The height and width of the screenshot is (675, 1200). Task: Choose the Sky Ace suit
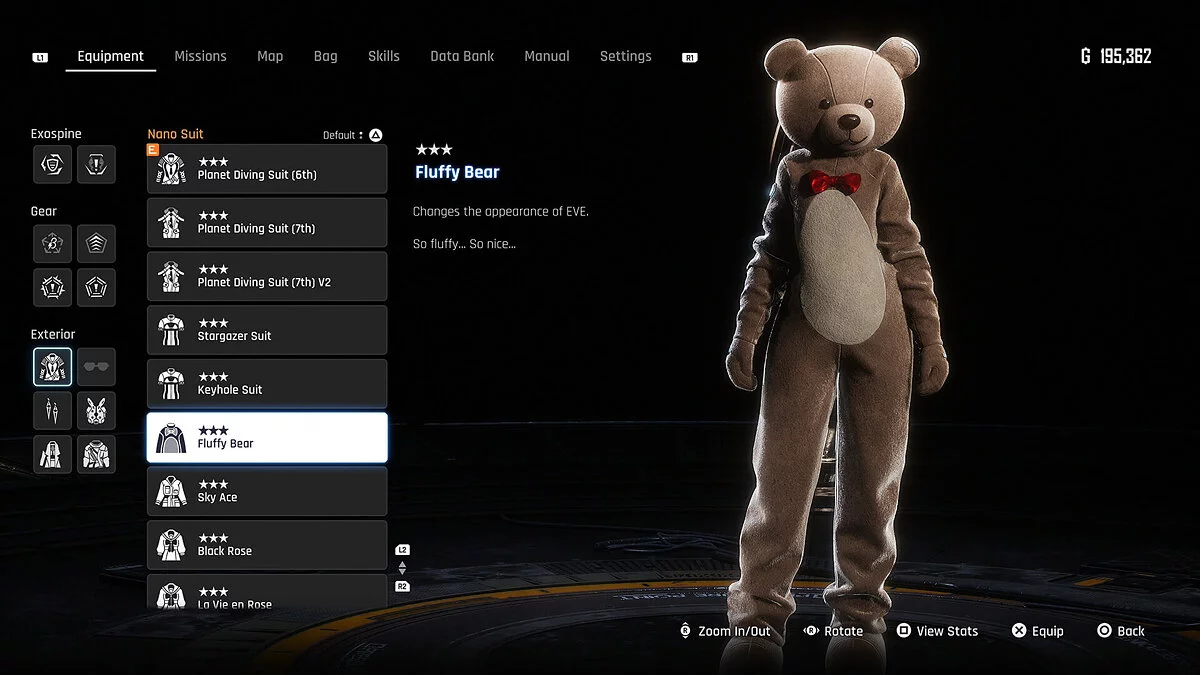(x=267, y=492)
